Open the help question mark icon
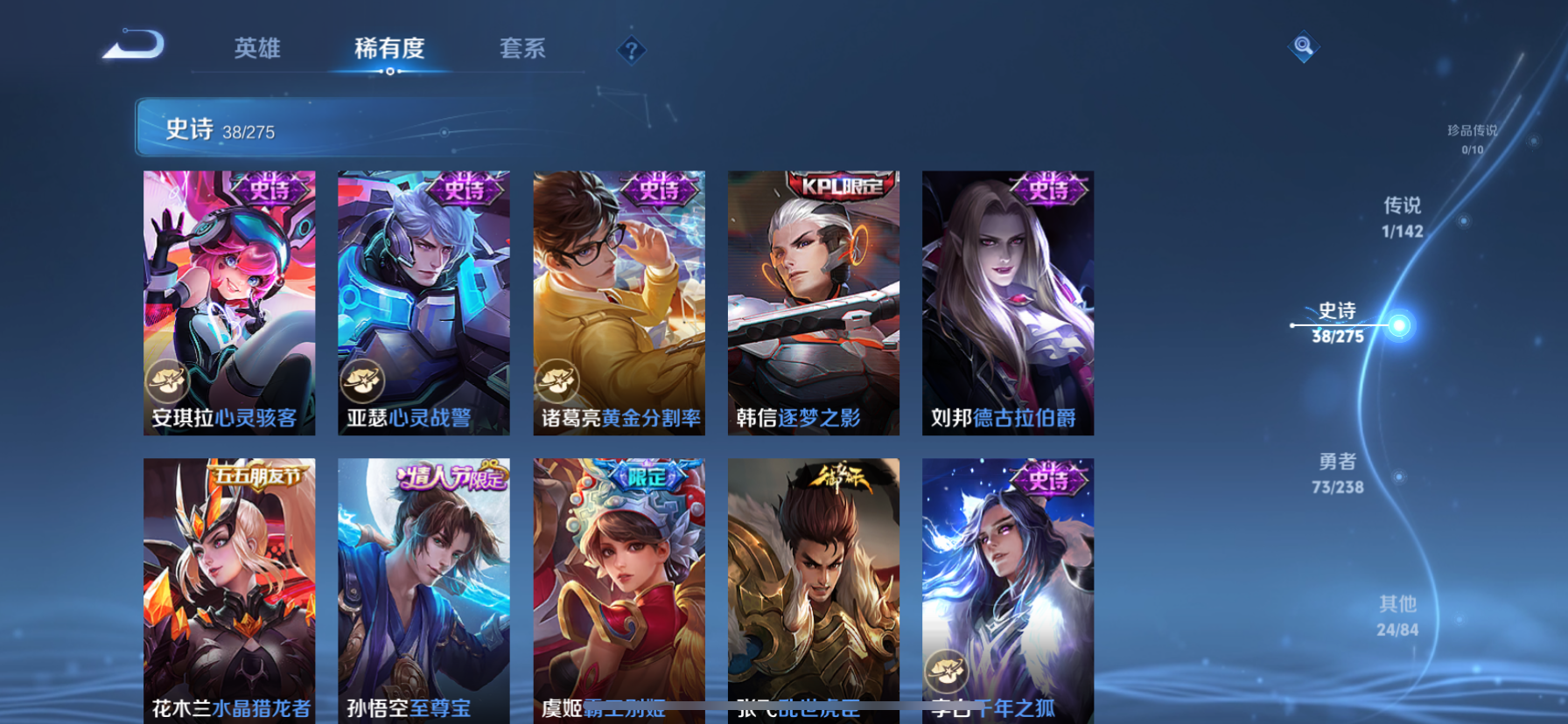The image size is (1568, 724). click(632, 50)
